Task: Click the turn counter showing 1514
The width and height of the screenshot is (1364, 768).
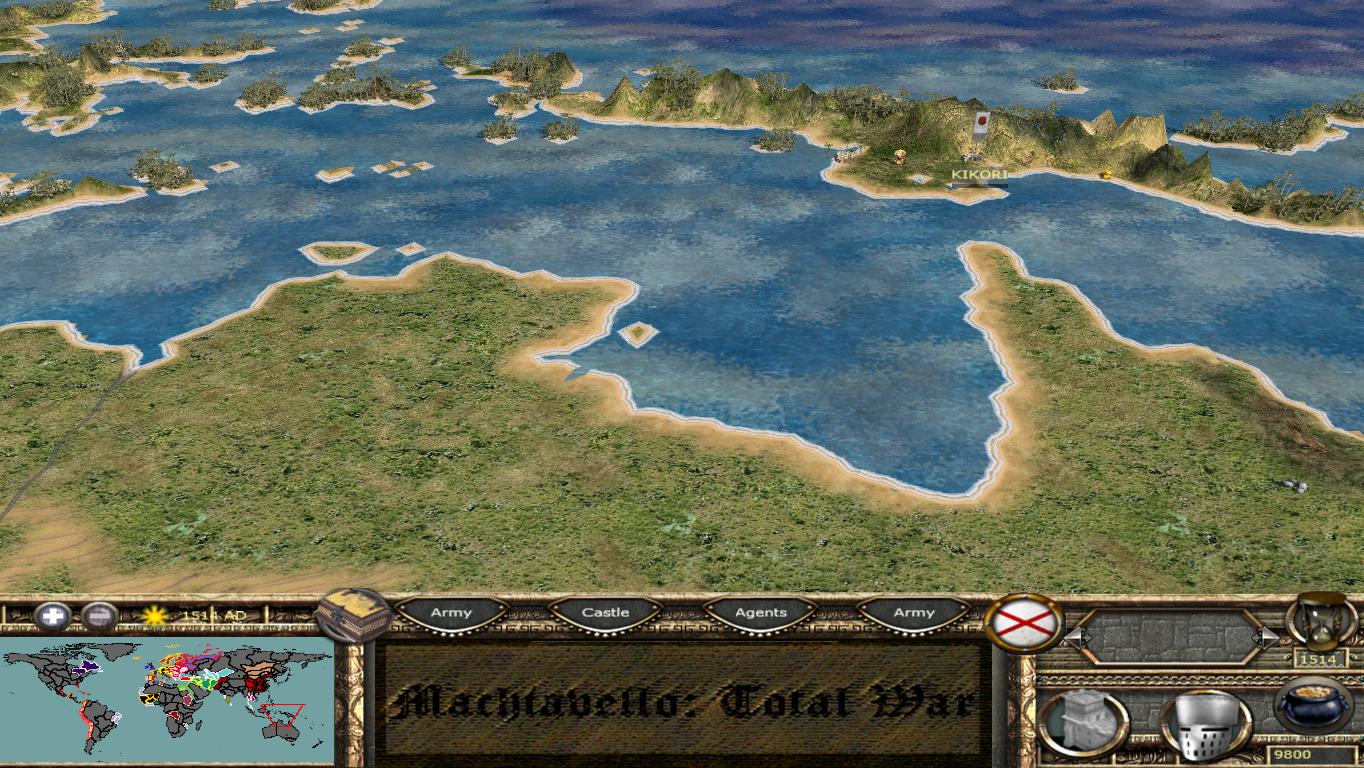Action: [1320, 660]
